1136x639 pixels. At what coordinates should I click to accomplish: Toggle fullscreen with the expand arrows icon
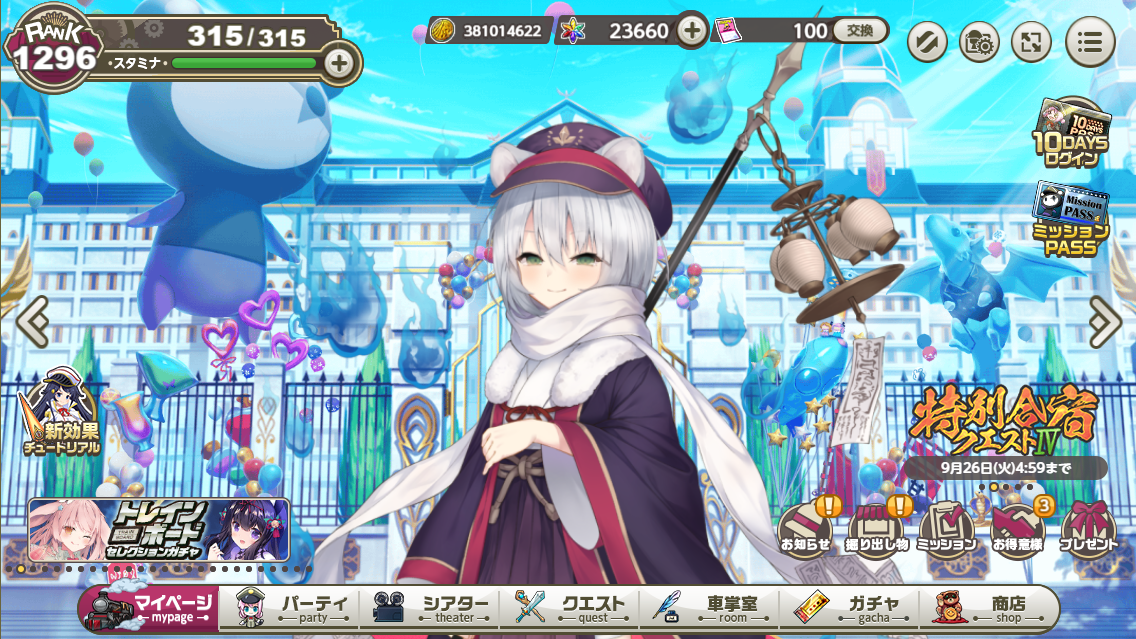pos(1031,42)
